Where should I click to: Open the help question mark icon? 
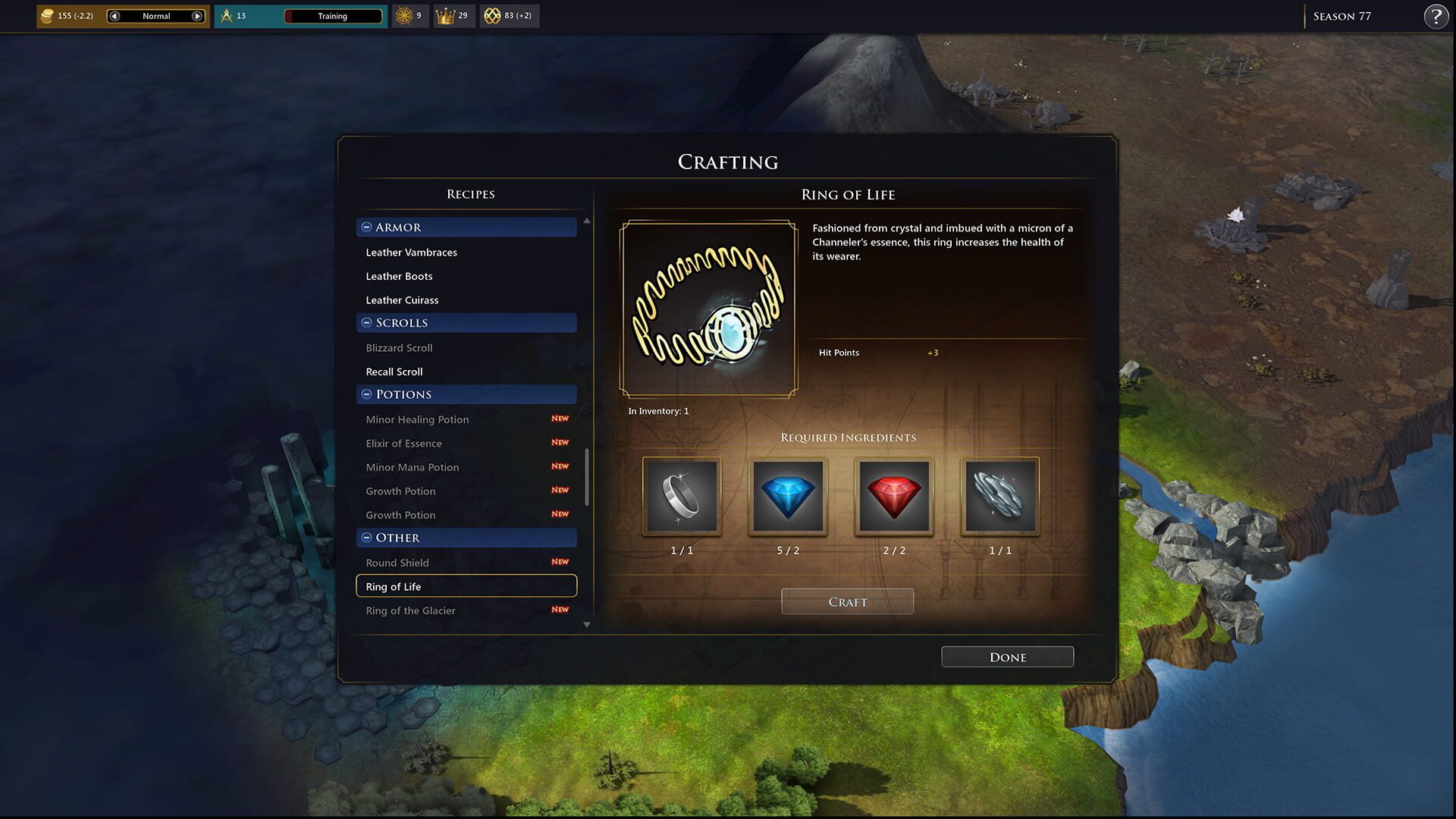point(1436,15)
